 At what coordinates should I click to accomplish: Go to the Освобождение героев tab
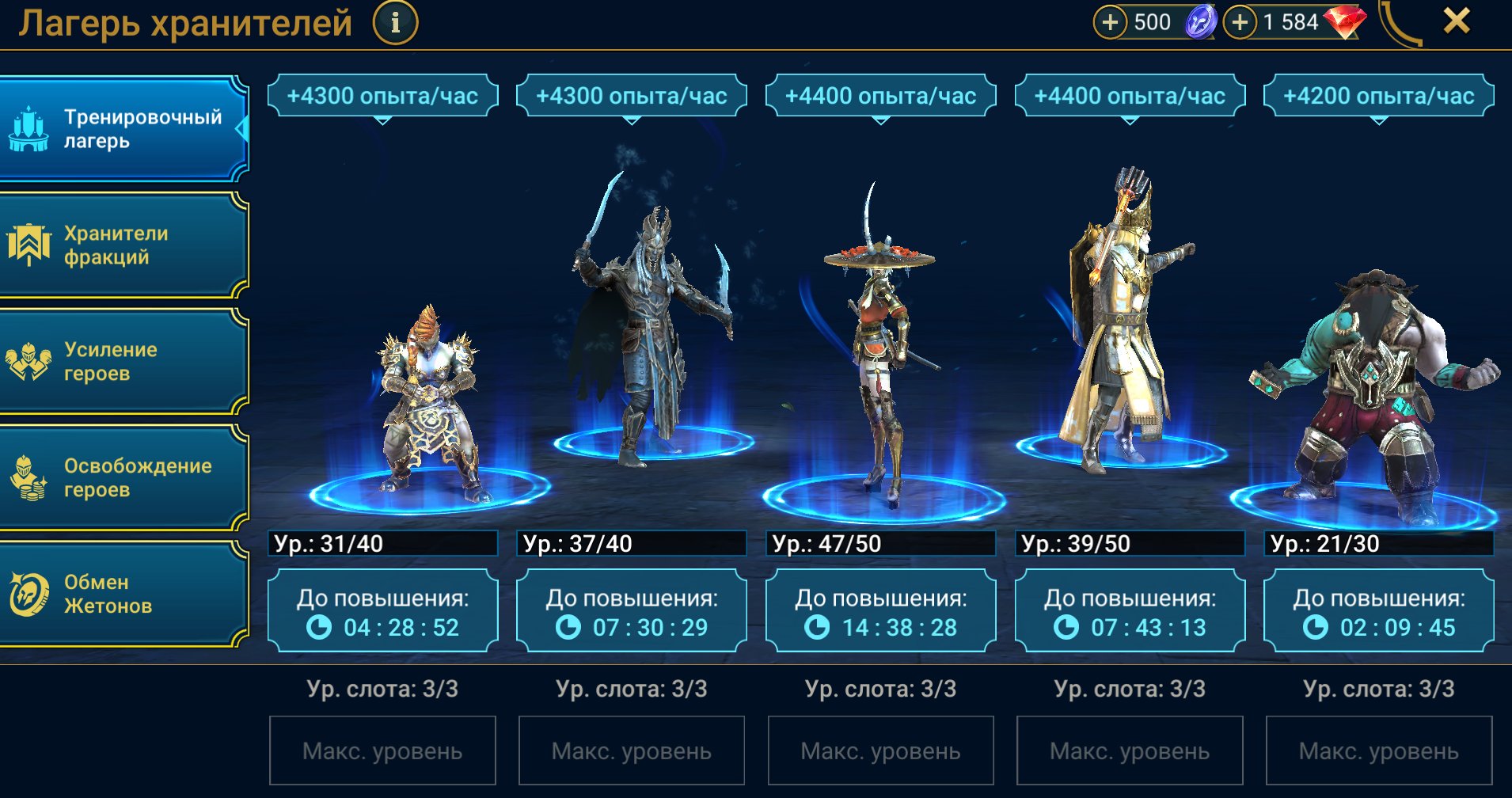123,478
